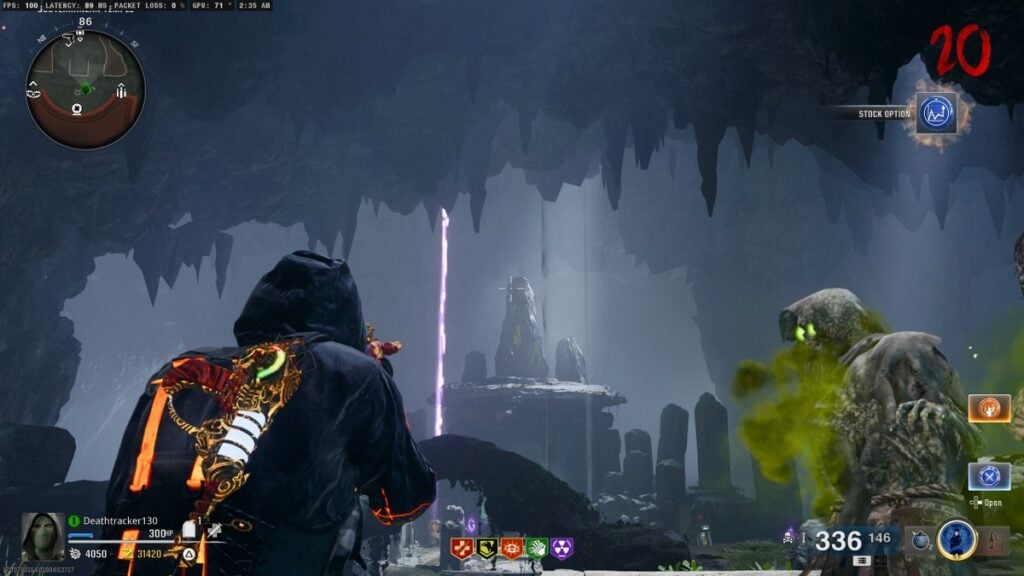Image resolution: width=1024 pixels, height=576 pixels.
Task: Activate the gold-ringed field upgrade icon
Action: coord(956,540)
